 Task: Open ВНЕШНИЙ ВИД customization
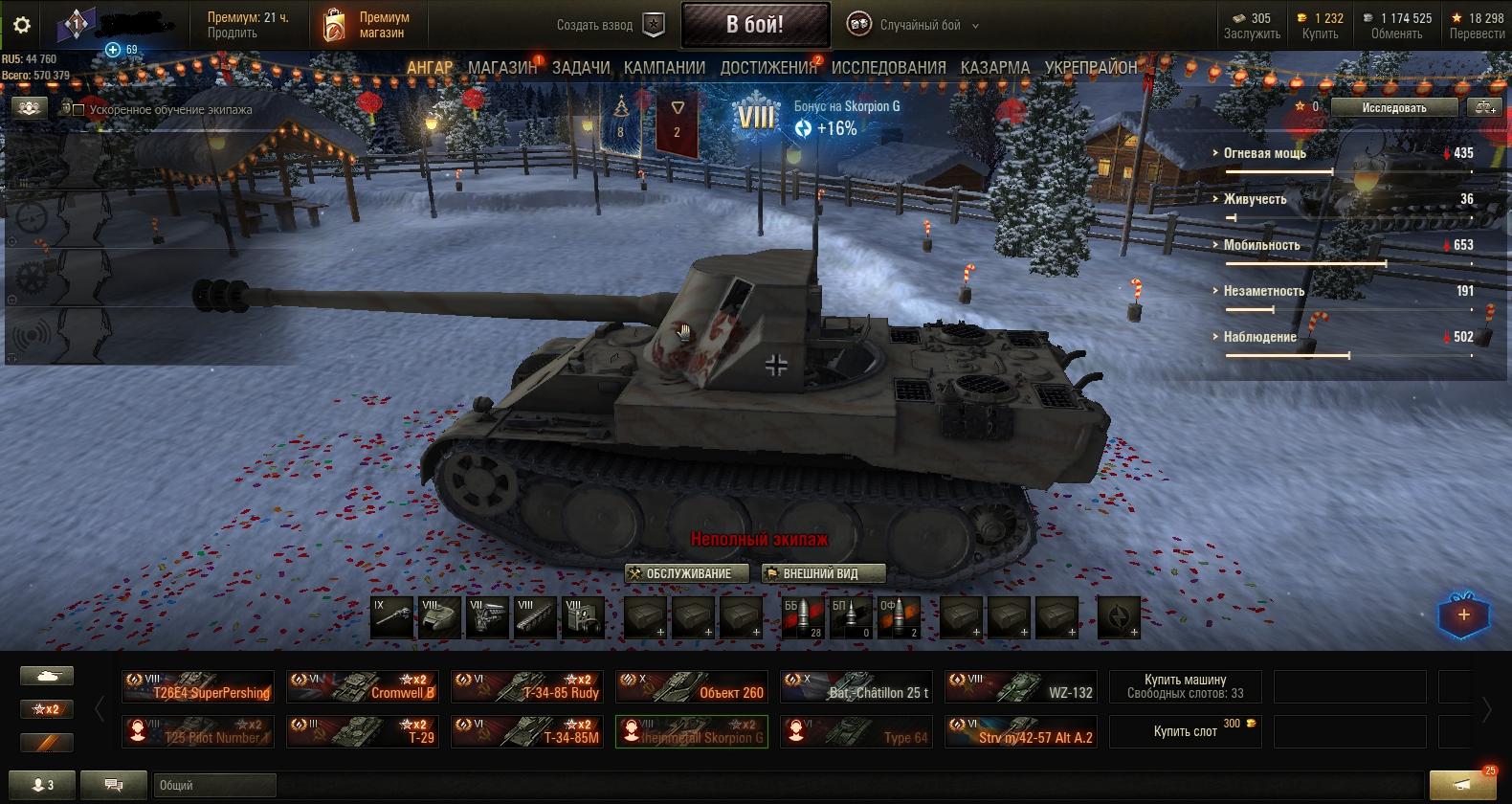tap(823, 573)
